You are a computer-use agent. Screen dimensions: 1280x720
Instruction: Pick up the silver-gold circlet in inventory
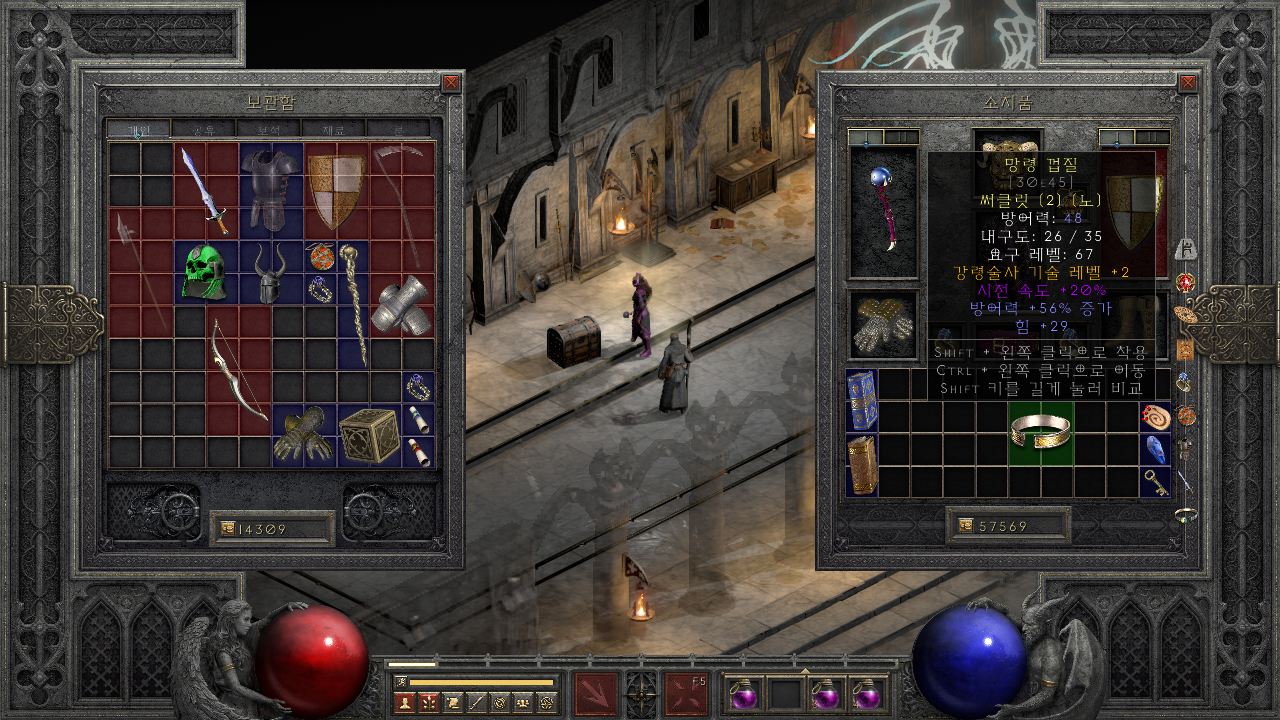pos(1041,431)
